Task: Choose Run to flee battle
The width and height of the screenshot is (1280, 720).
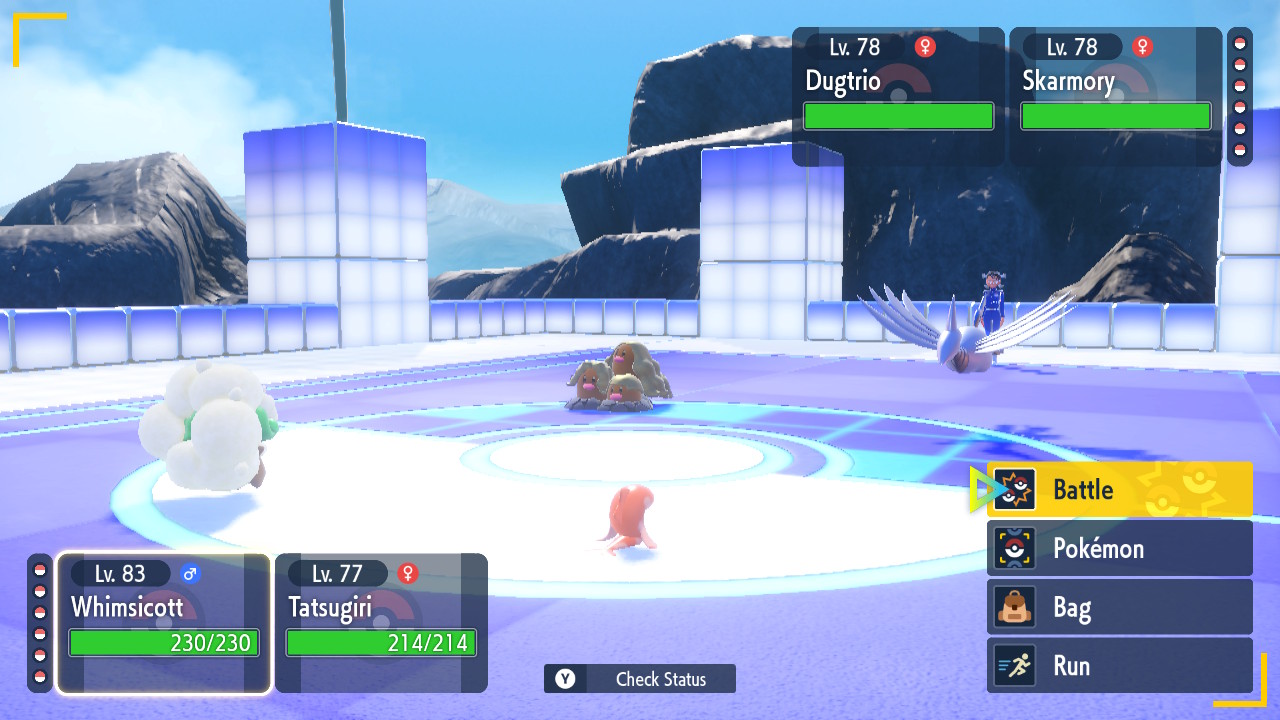Action: pyautogui.click(x=1119, y=666)
